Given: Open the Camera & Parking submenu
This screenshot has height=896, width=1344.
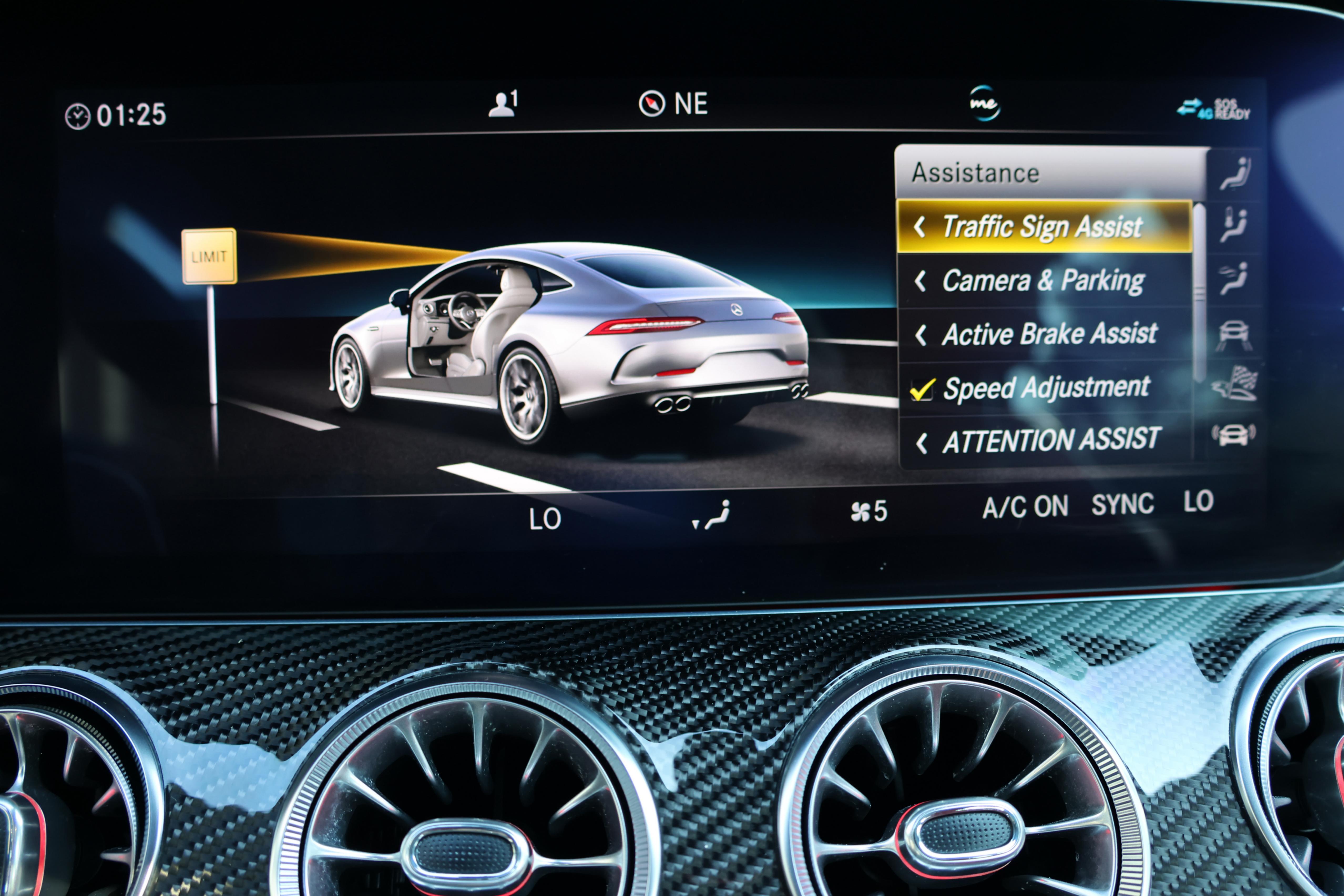Looking at the screenshot, I should (1043, 280).
